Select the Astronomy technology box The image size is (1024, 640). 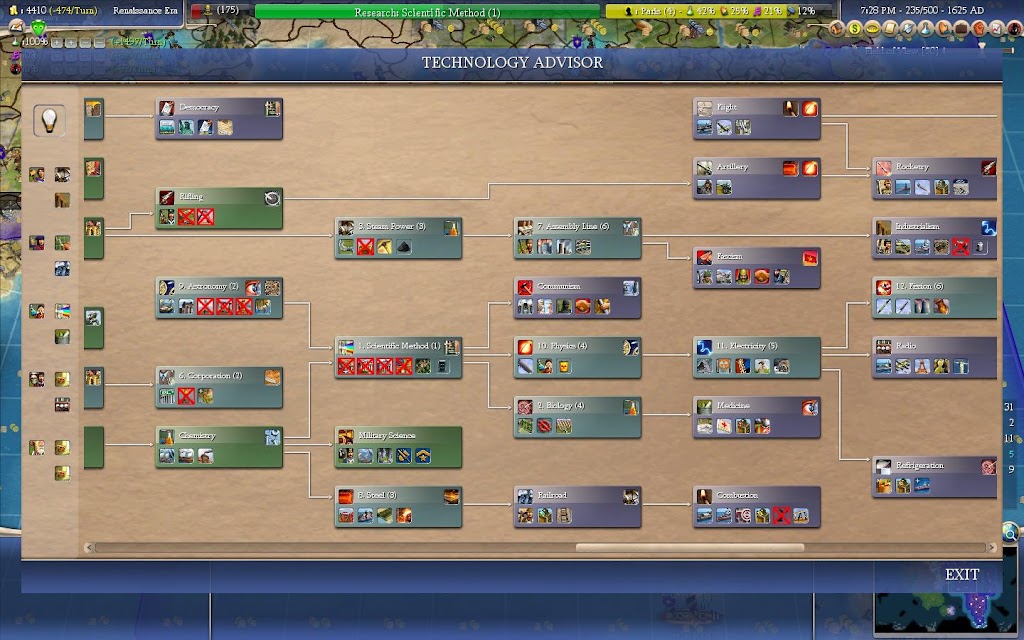coord(219,288)
